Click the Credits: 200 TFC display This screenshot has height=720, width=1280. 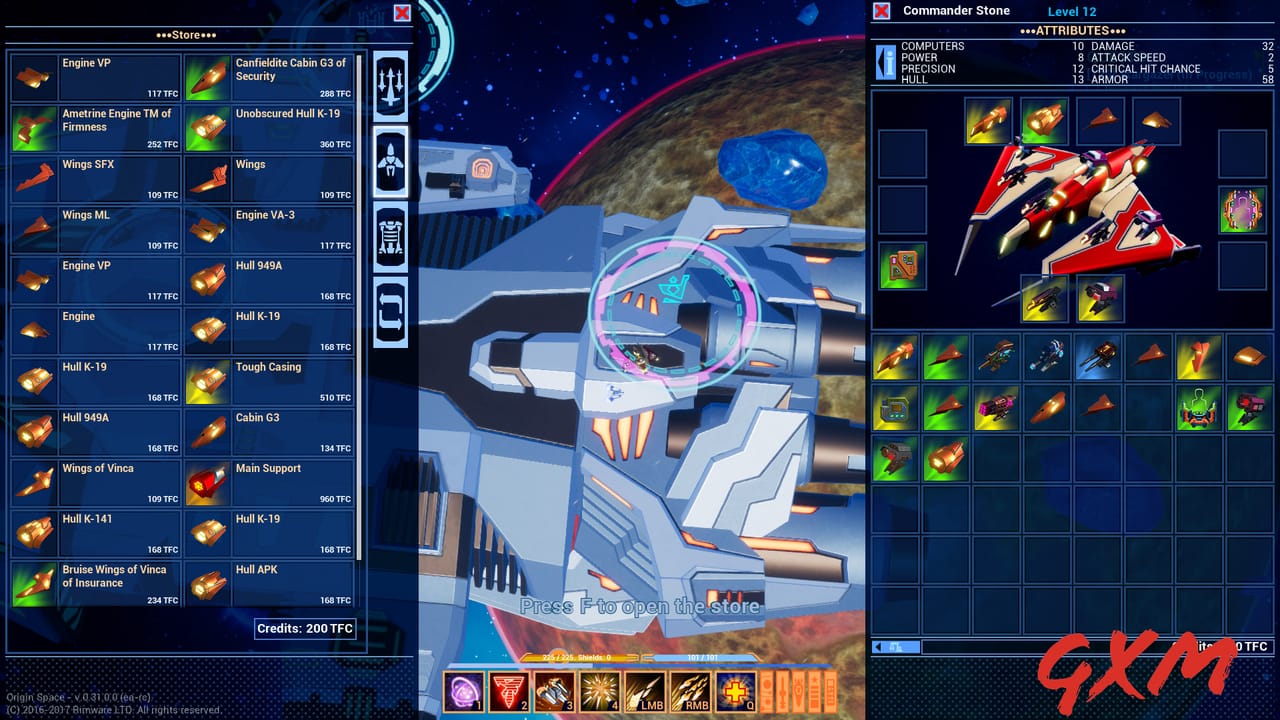(x=305, y=629)
